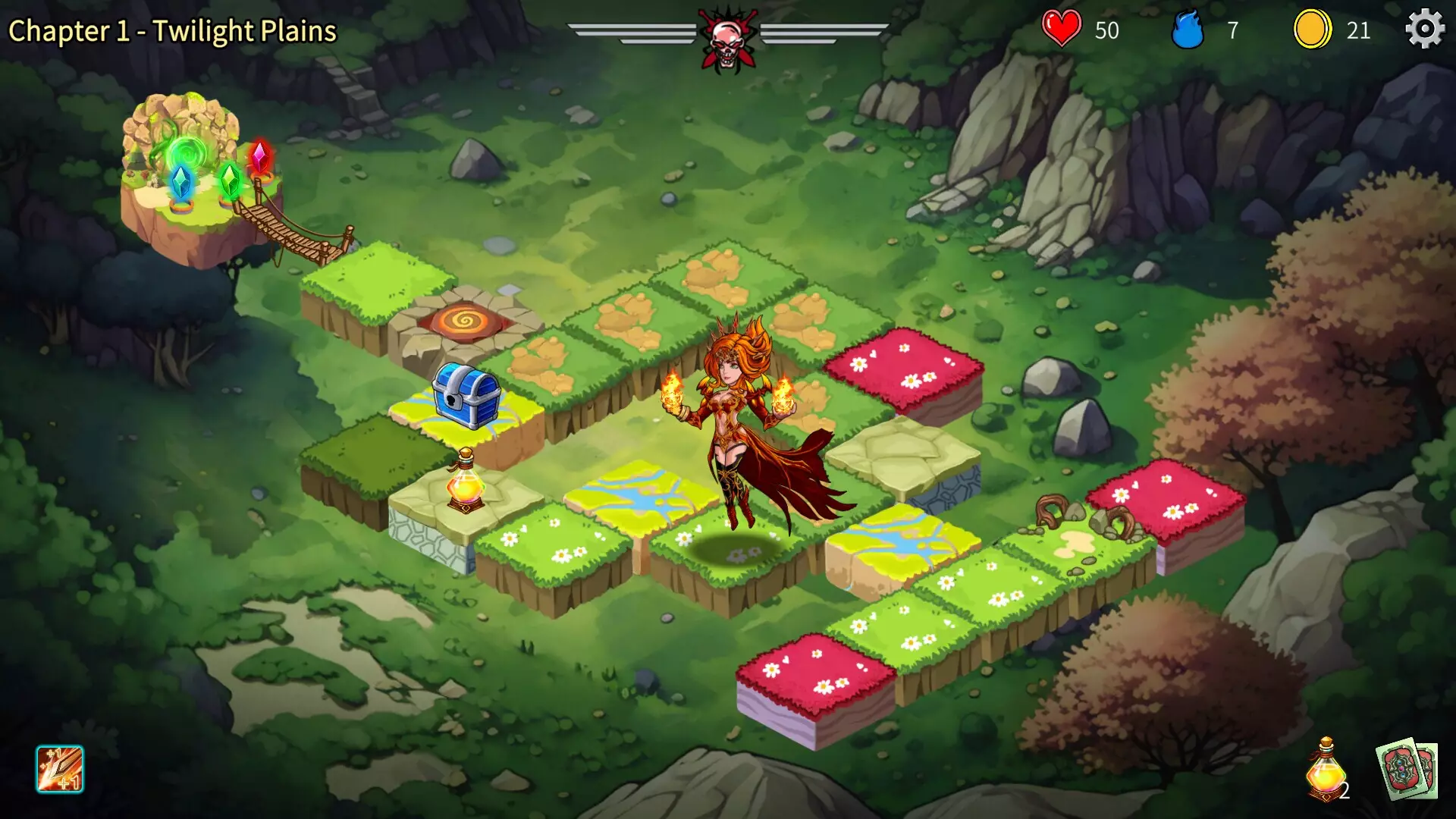Click the red heart health icon
The height and width of the screenshot is (819, 1456).
(x=1063, y=29)
